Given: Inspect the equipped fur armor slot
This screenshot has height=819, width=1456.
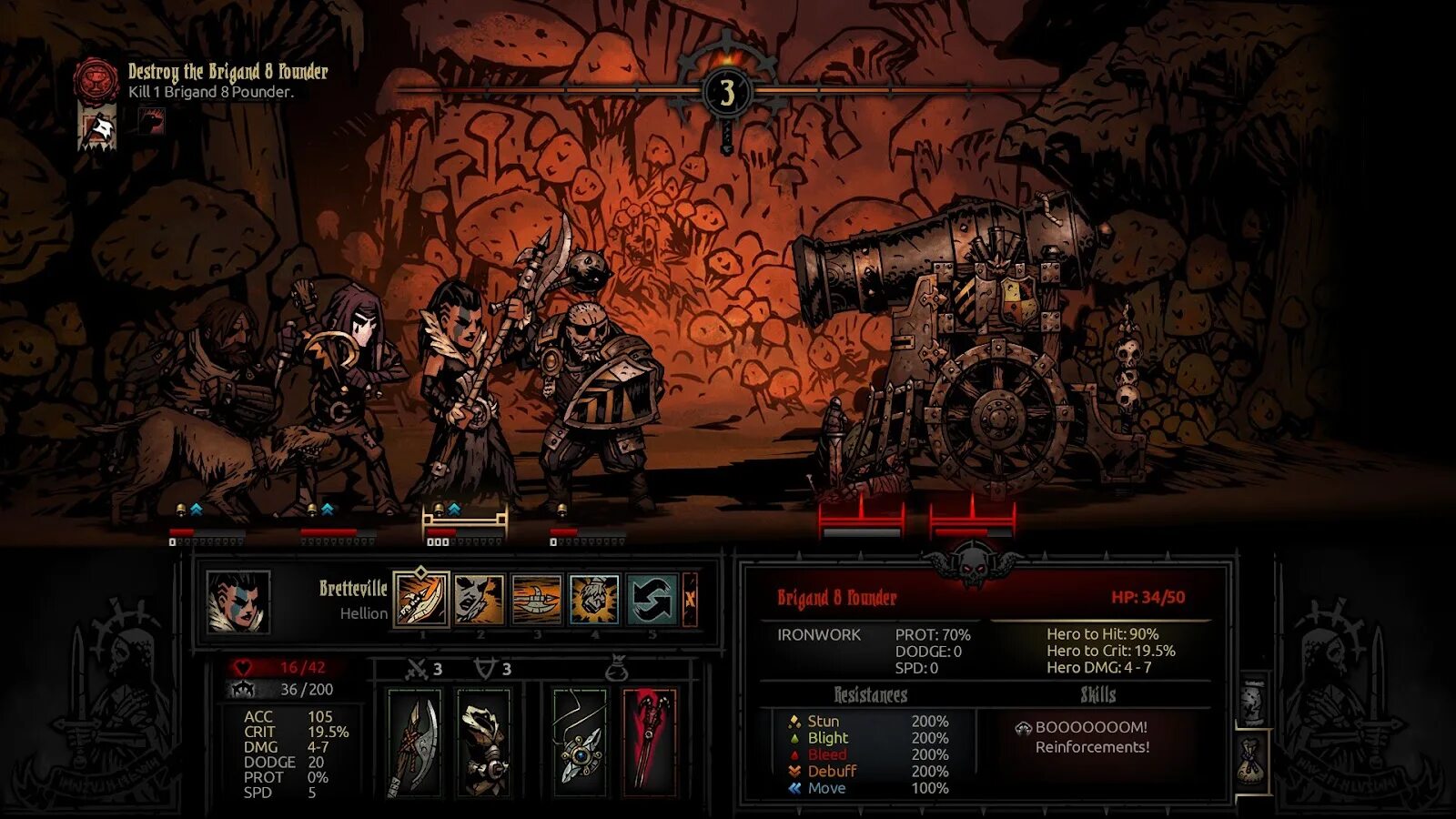Looking at the screenshot, I should click(483, 742).
